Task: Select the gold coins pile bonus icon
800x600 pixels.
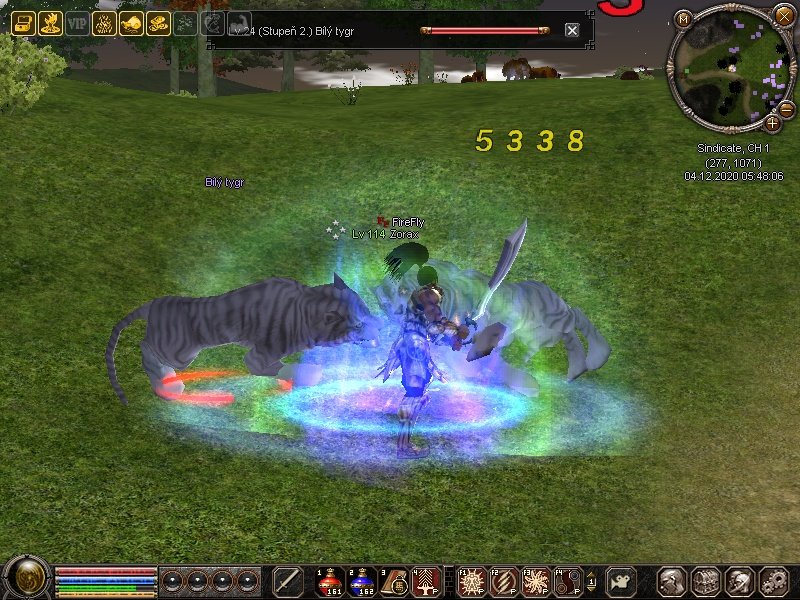Action: (x=158, y=24)
